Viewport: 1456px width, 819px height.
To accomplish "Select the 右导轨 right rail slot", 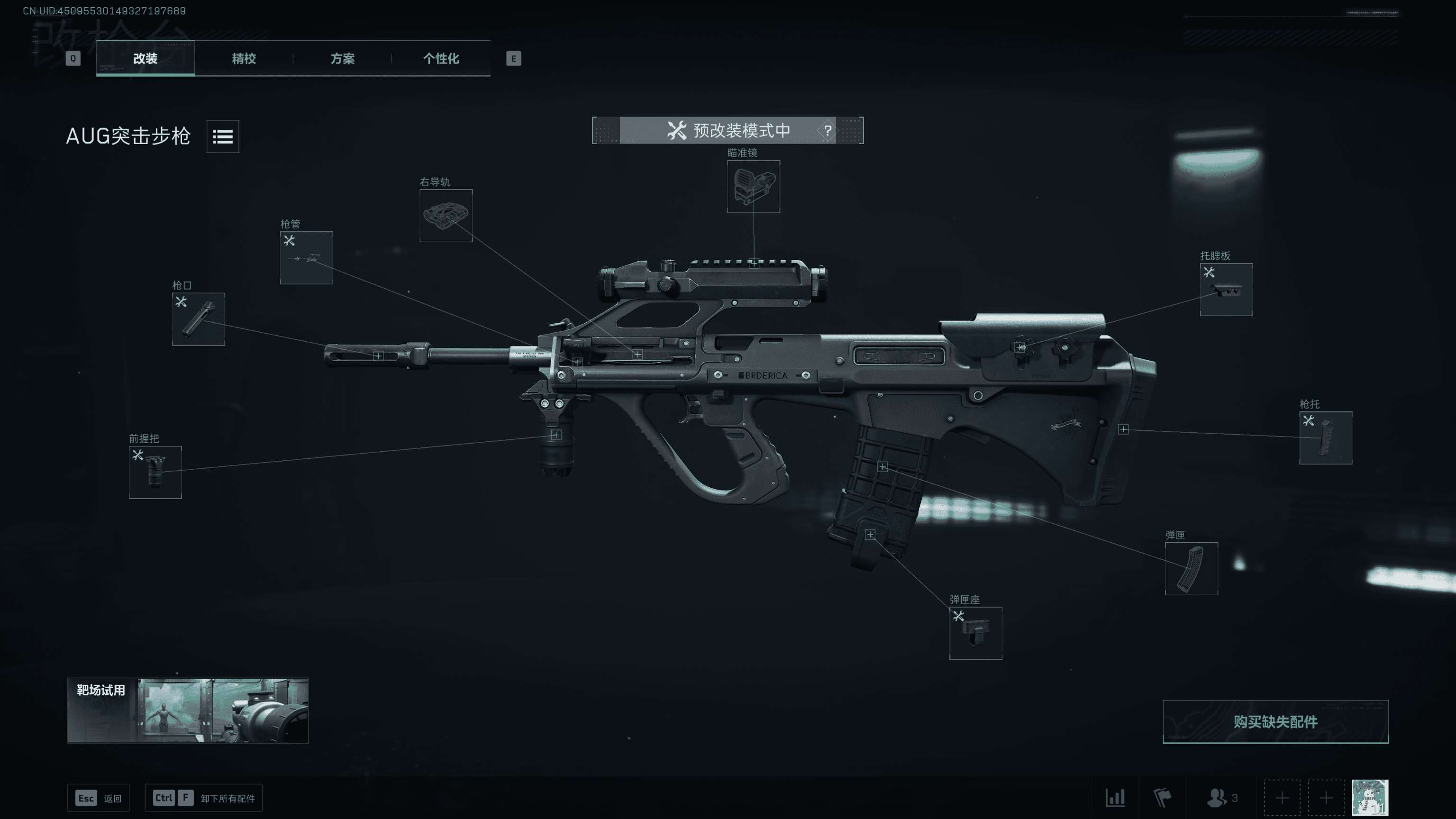I will [446, 216].
